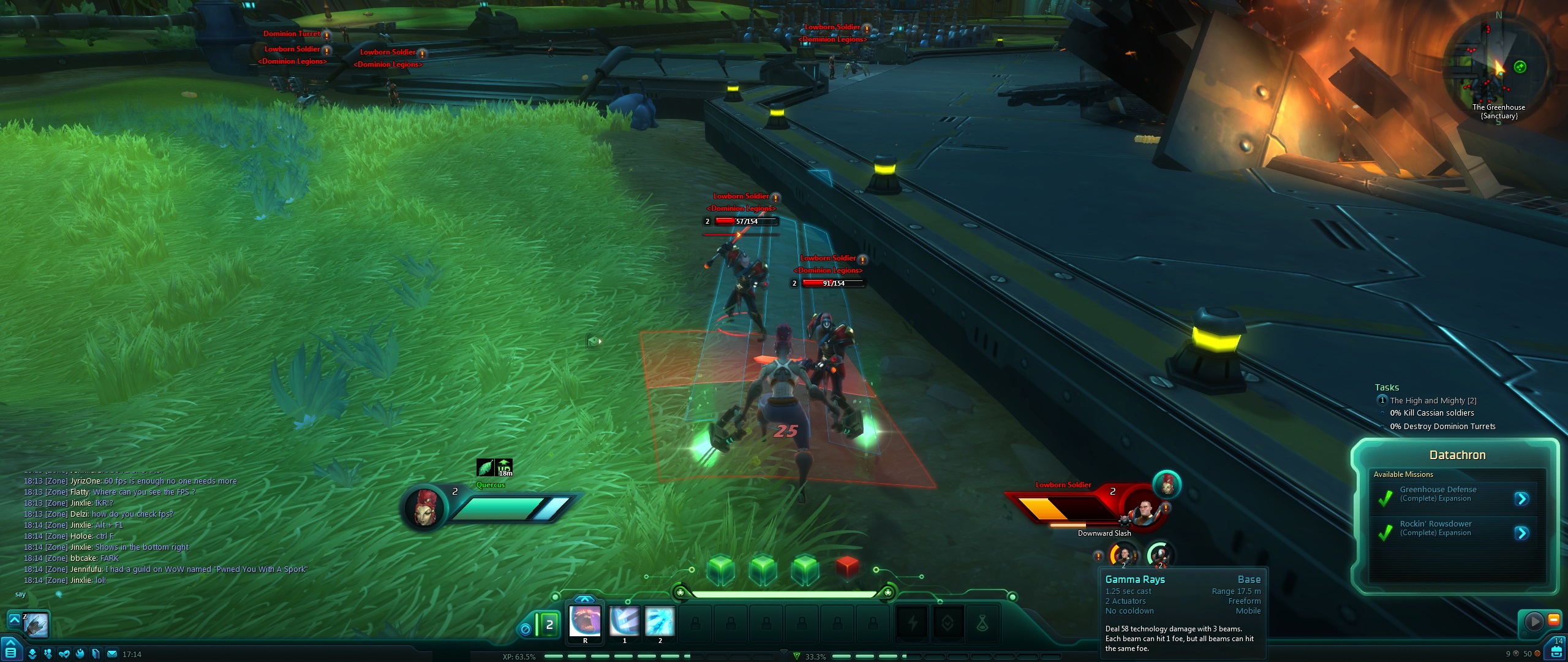Minimize the Datachron with the orange button

click(x=1554, y=620)
